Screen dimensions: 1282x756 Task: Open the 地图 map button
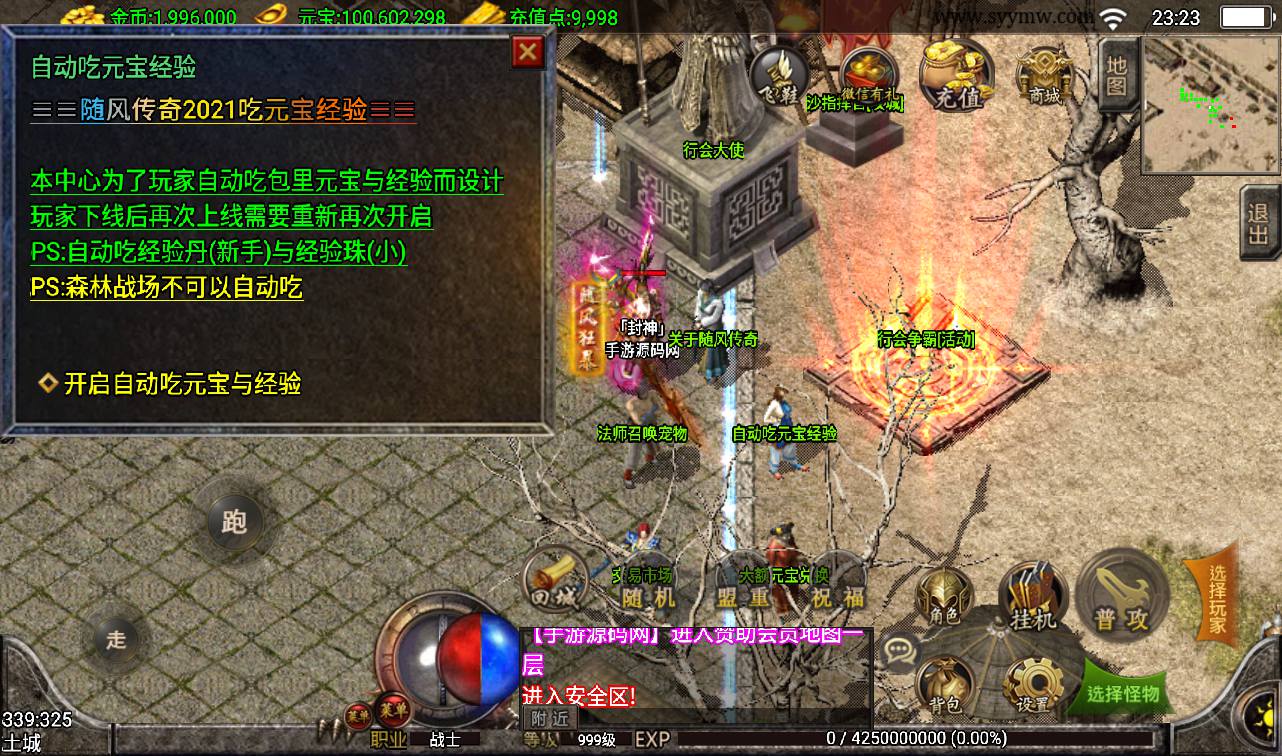(x=1117, y=75)
